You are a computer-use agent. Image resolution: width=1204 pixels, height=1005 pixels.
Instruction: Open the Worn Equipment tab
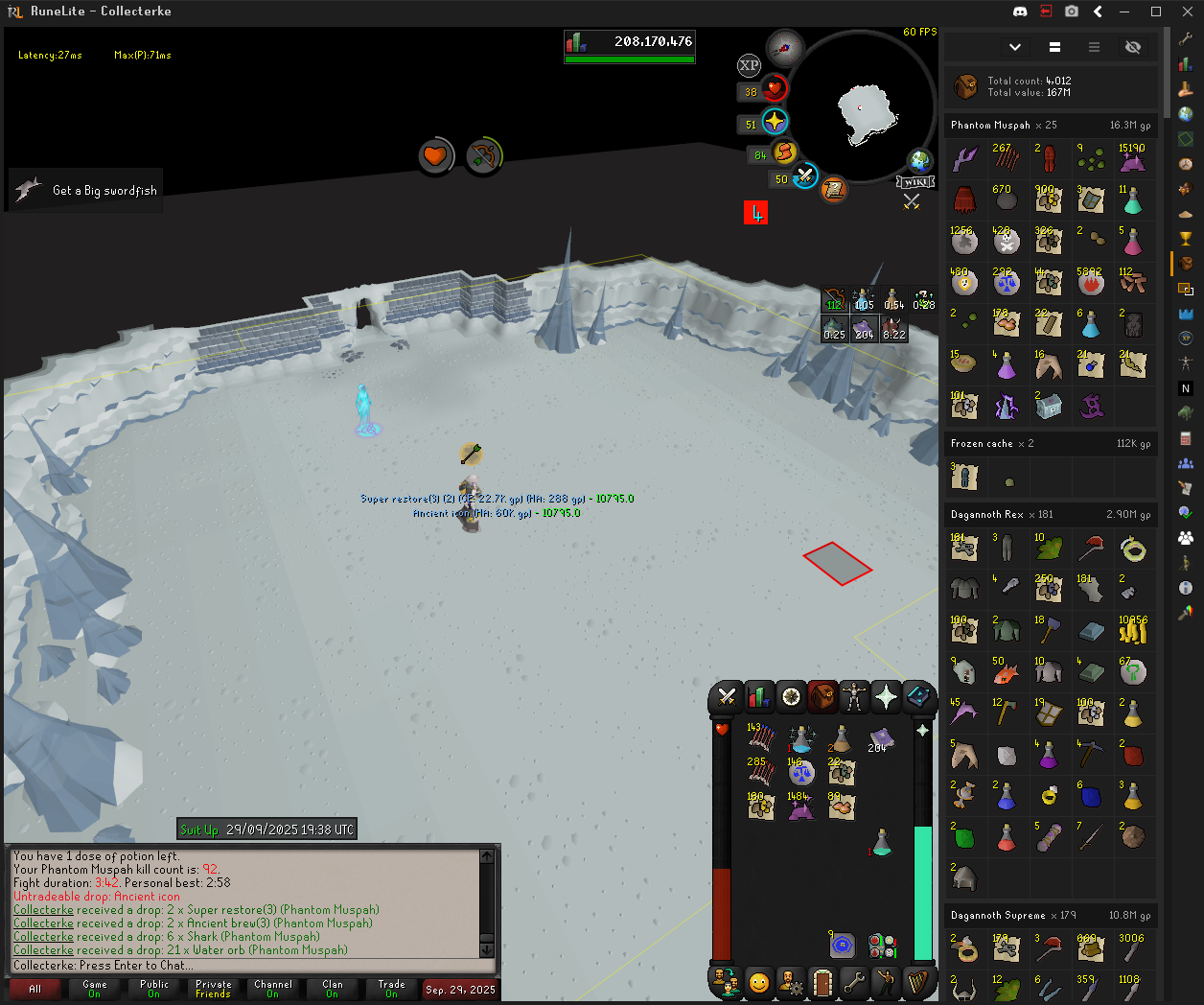pyautogui.click(x=853, y=697)
